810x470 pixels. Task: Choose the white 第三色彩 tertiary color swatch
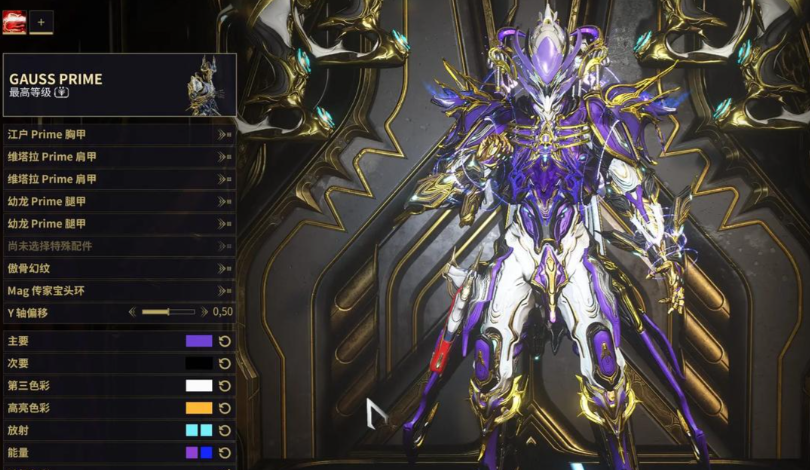pos(199,386)
